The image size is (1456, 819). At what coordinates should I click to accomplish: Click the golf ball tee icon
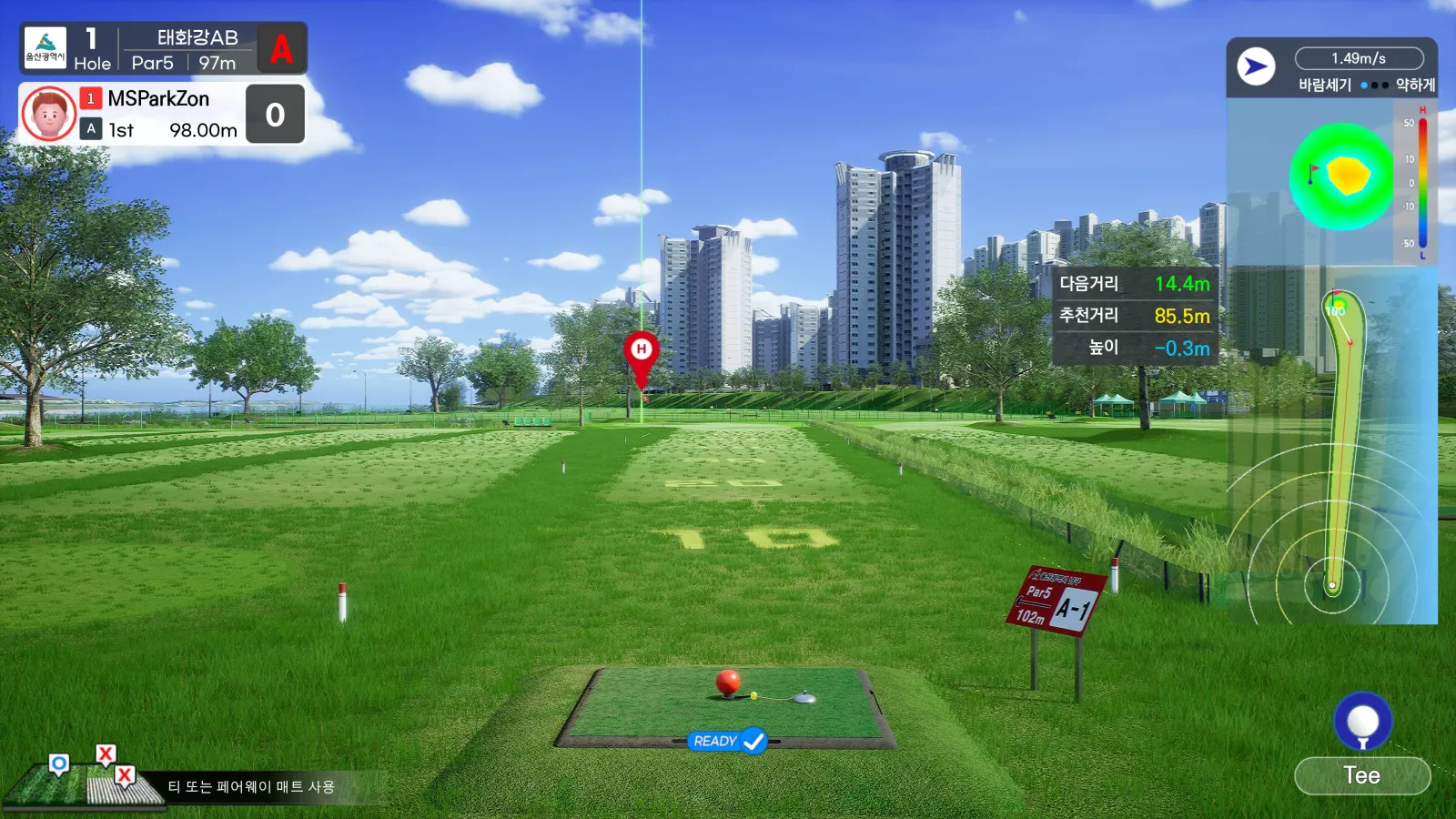pos(1362,722)
